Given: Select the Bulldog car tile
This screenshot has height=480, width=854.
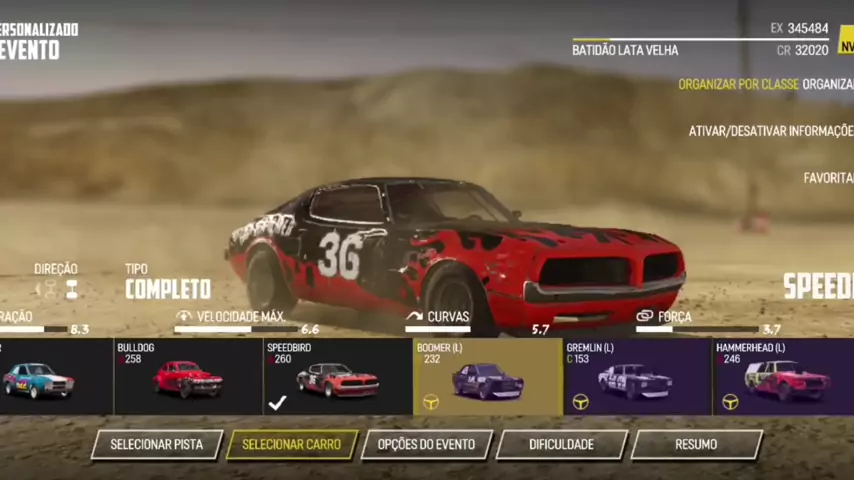Looking at the screenshot, I should 188,377.
